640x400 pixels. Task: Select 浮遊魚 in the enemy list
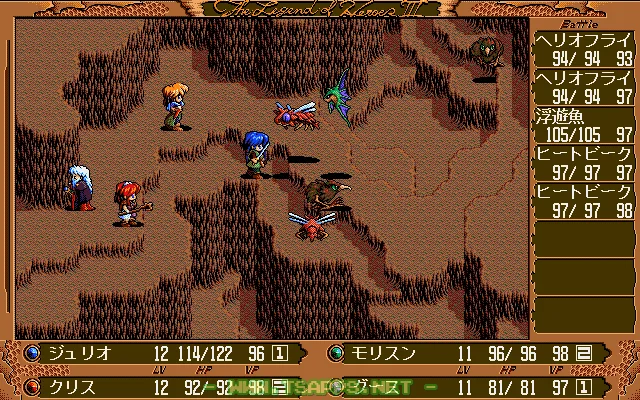pos(585,125)
